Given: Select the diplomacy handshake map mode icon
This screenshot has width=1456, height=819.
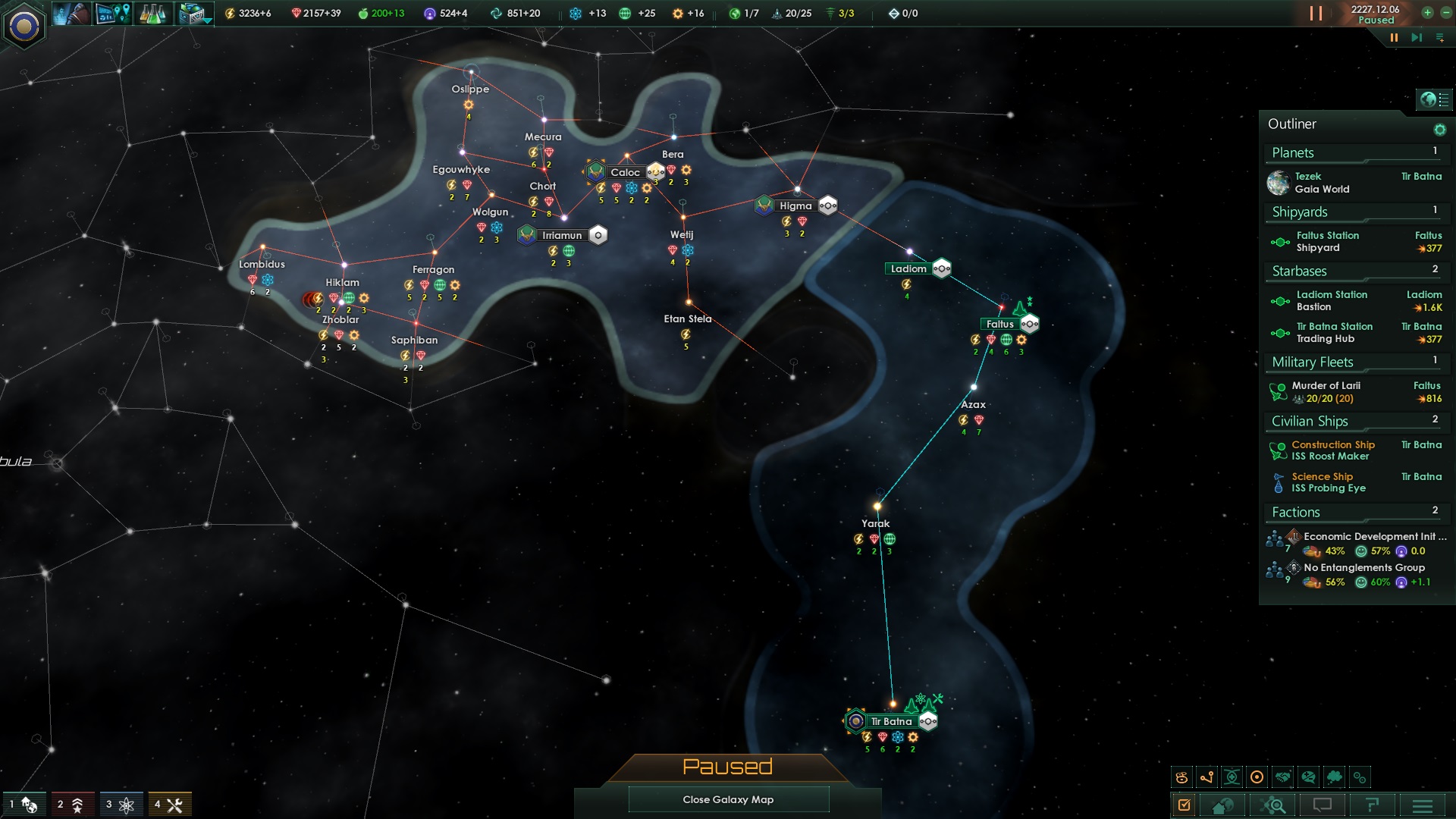Looking at the screenshot, I should [x=1282, y=777].
